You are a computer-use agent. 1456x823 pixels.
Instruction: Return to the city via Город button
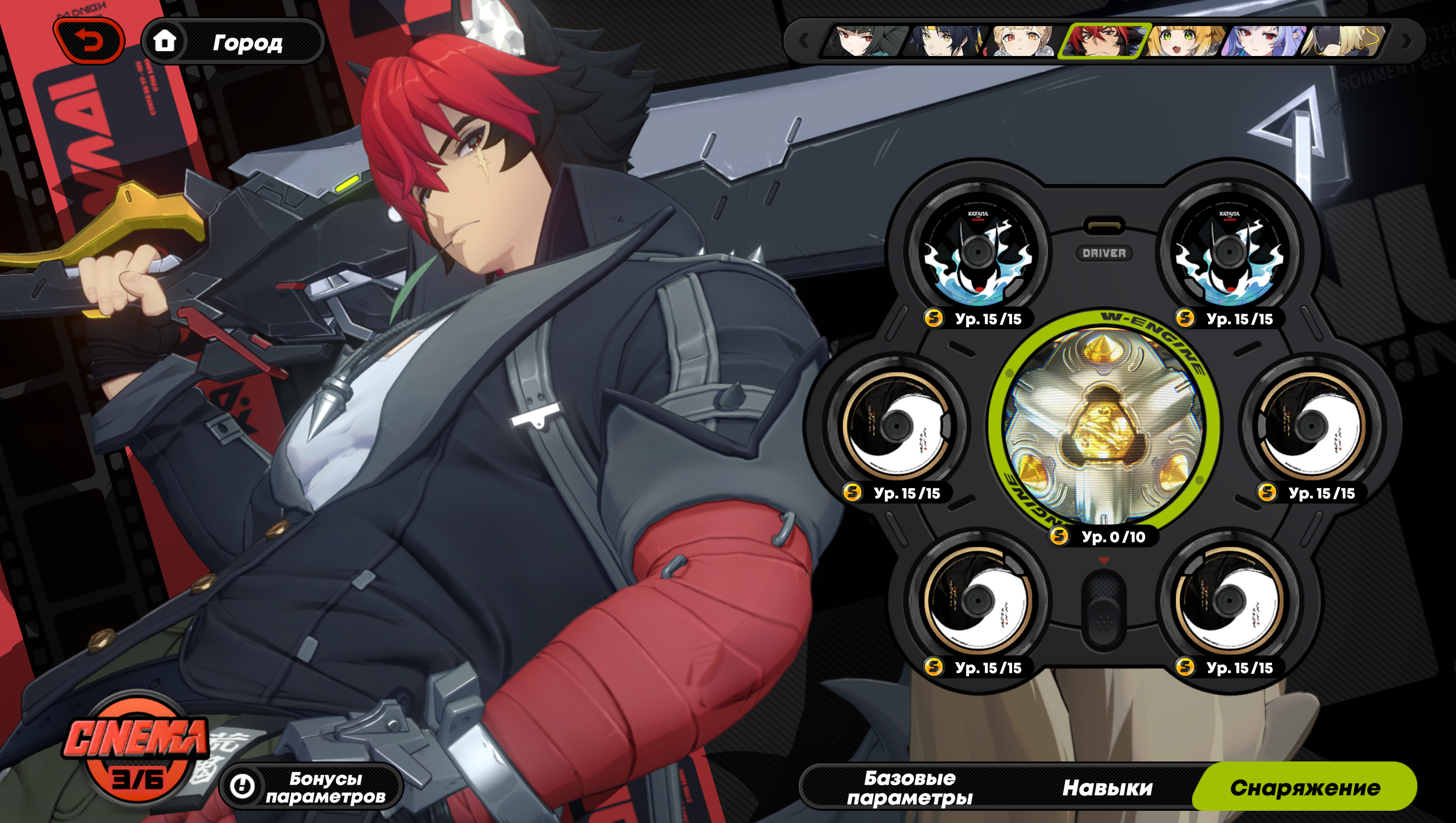click(x=233, y=41)
